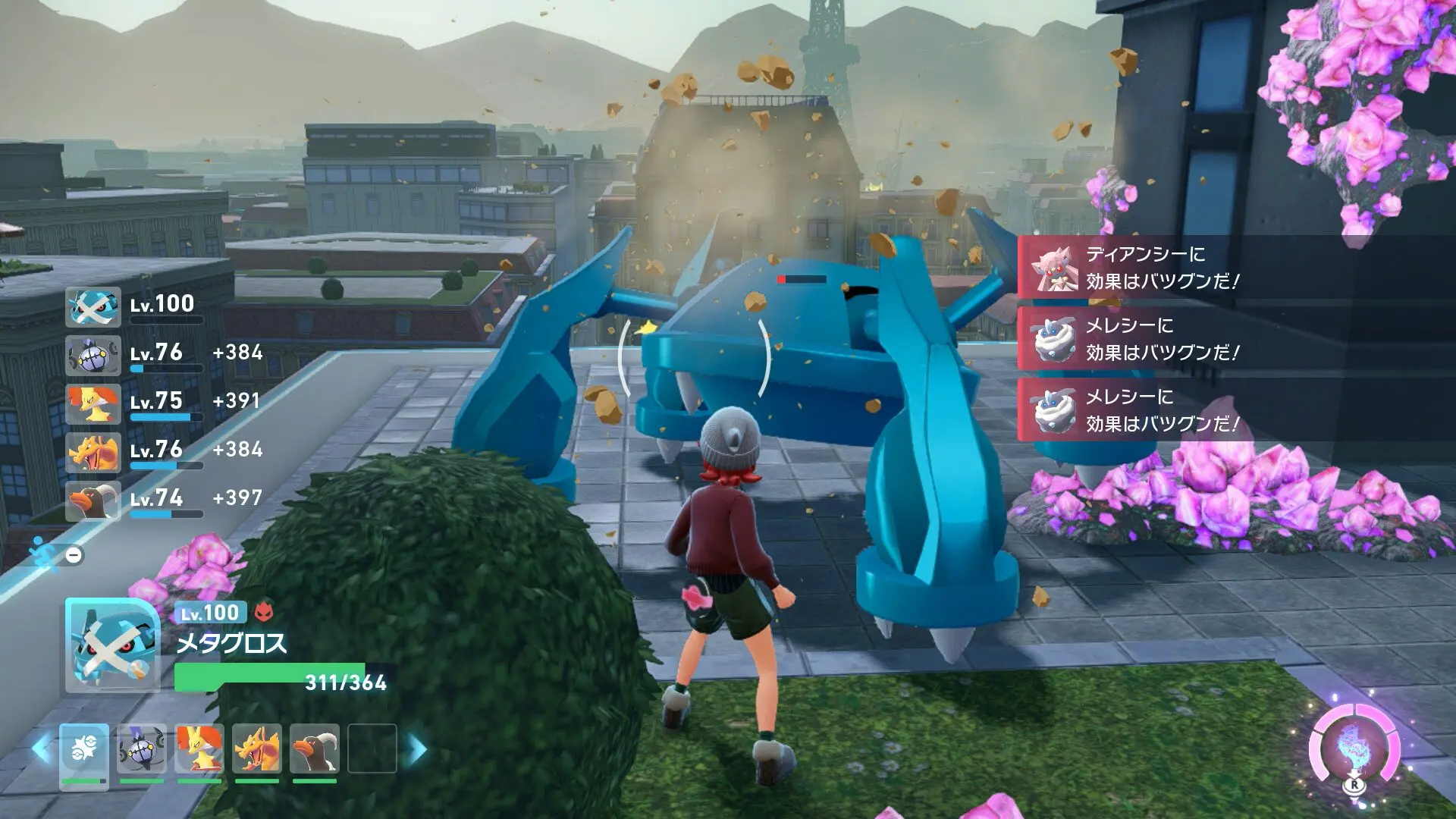Image resolution: width=1456 pixels, height=819 pixels.
Task: Open the large Metagross portrait panel
Action: pyautogui.click(x=112, y=645)
